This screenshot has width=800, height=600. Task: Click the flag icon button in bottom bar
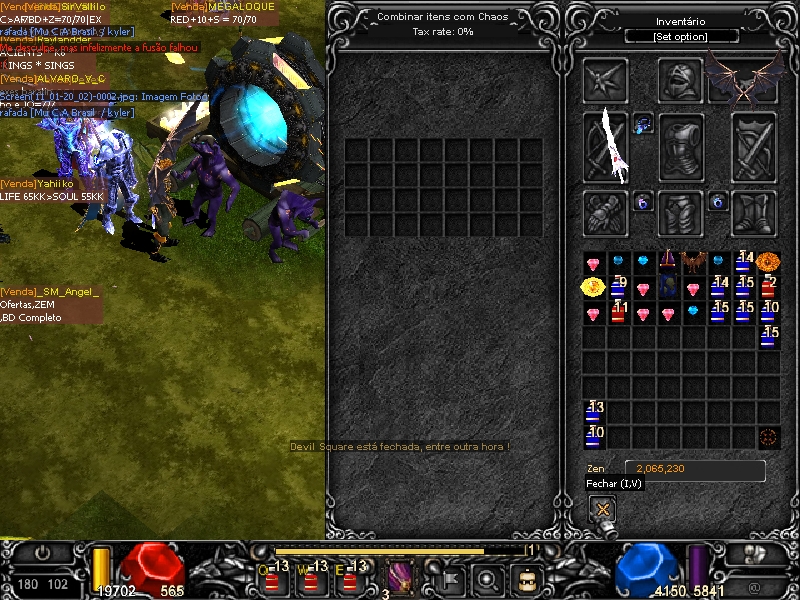coord(450,579)
